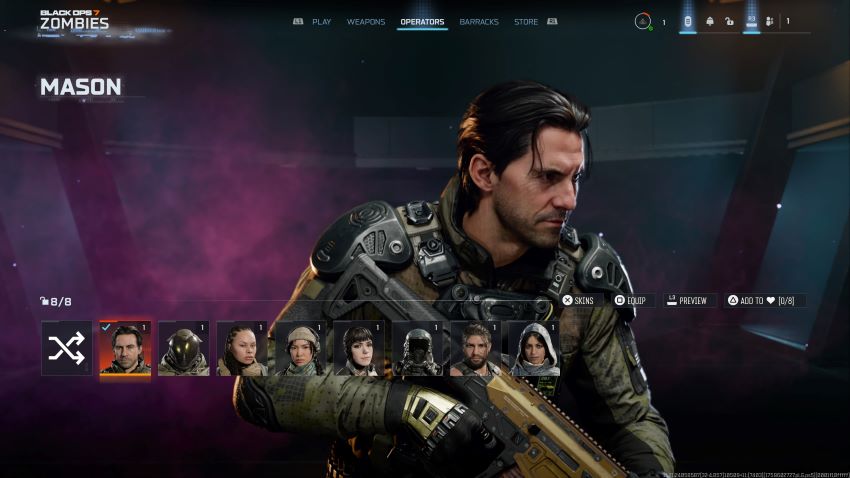Preview the Mason operator
Image resolution: width=850 pixels, height=478 pixels.
[687, 300]
